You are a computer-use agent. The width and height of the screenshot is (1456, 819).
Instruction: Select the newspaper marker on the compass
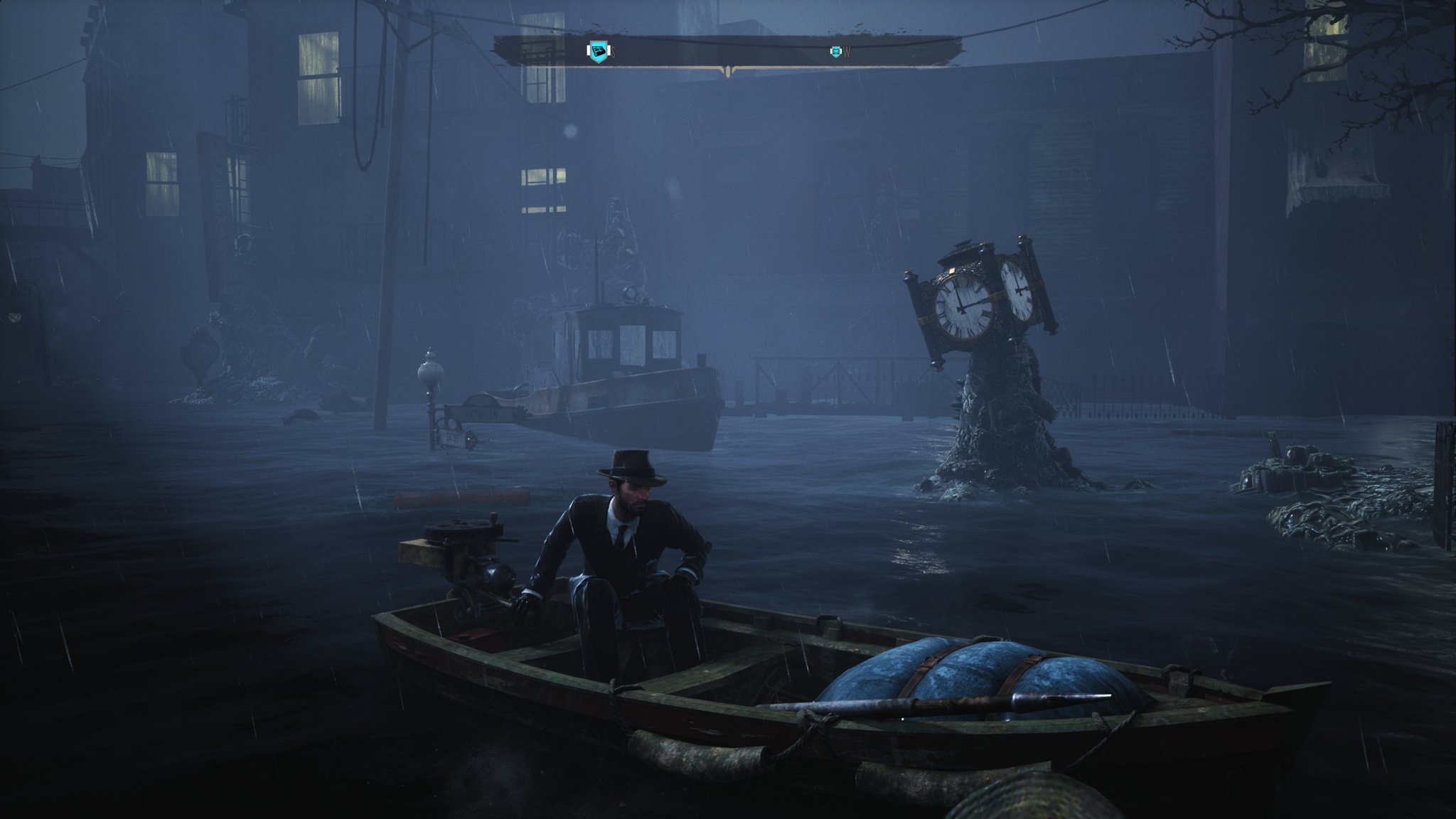coord(599,51)
